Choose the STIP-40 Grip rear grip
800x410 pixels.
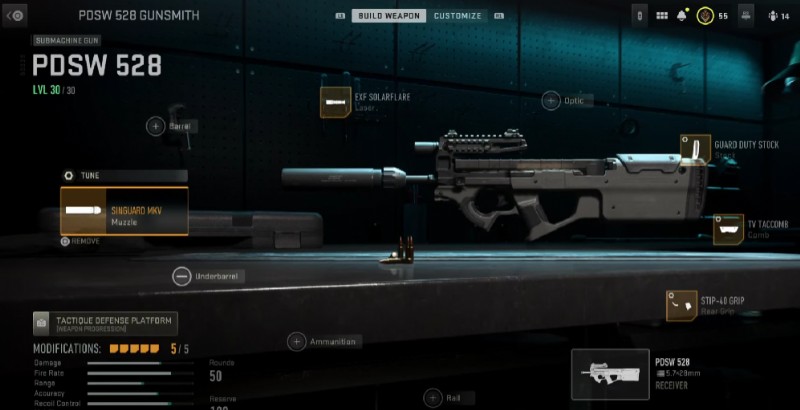(x=682, y=305)
